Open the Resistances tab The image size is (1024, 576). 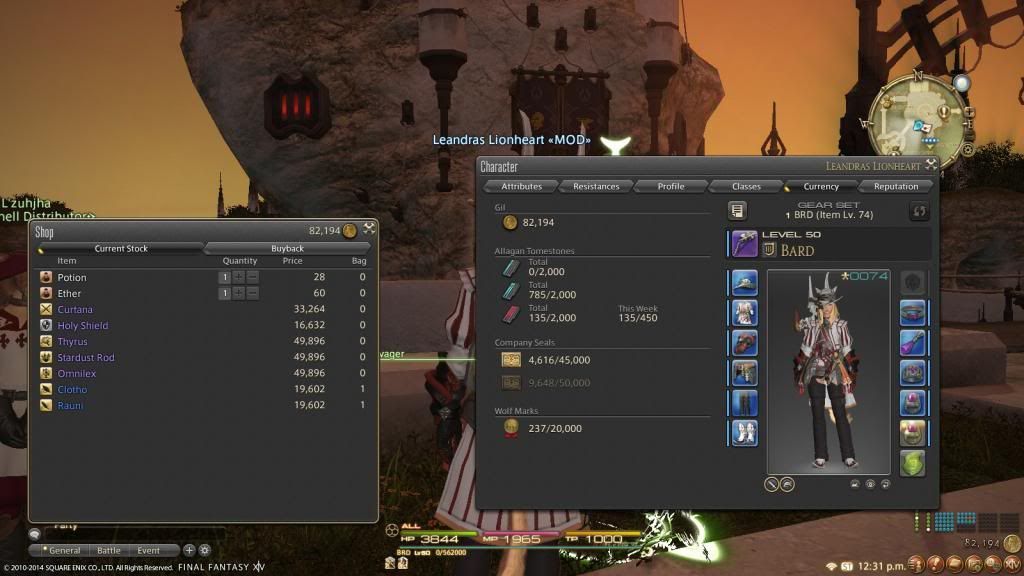point(596,186)
